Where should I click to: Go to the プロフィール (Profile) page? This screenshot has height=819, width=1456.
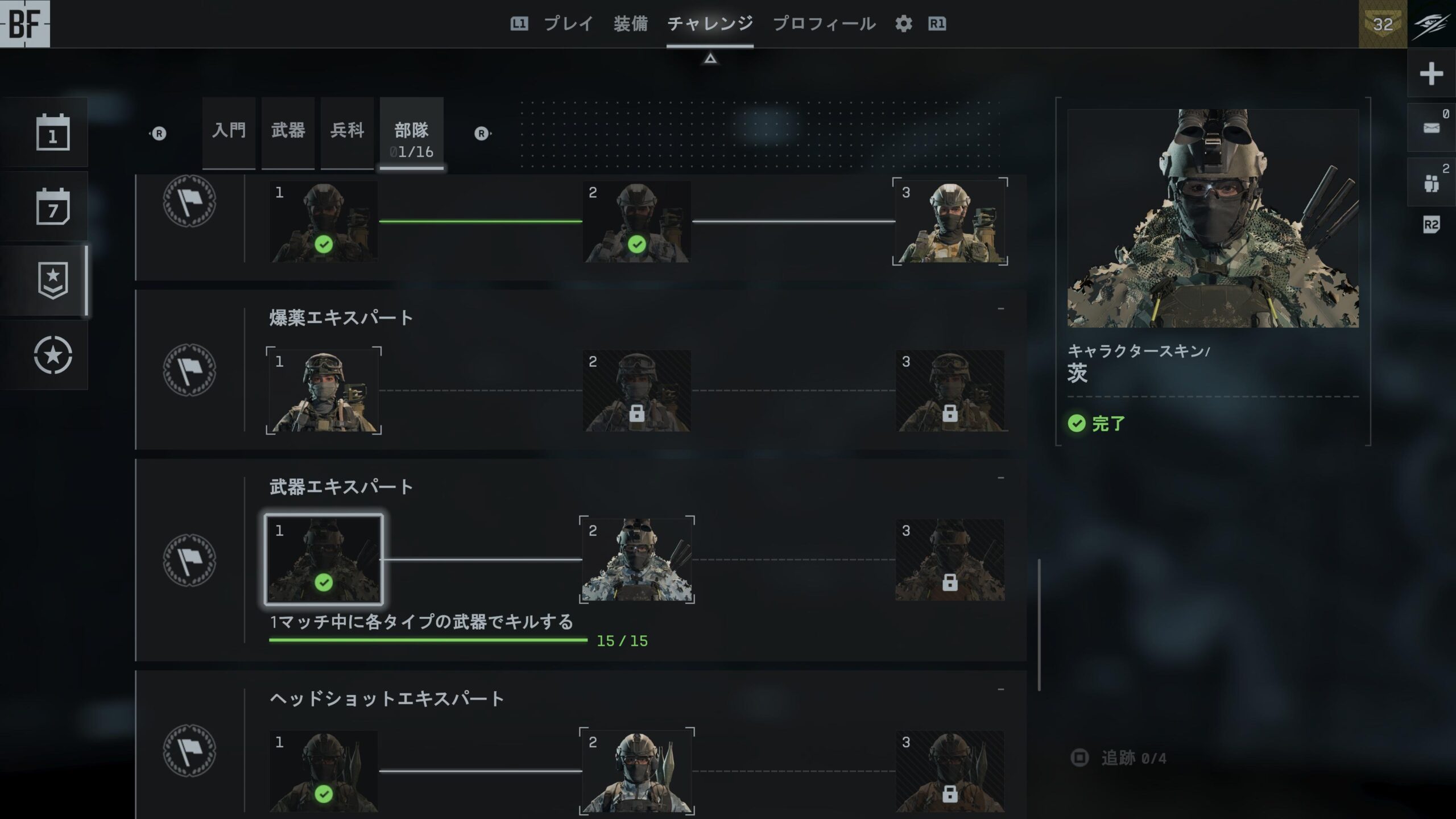click(824, 24)
